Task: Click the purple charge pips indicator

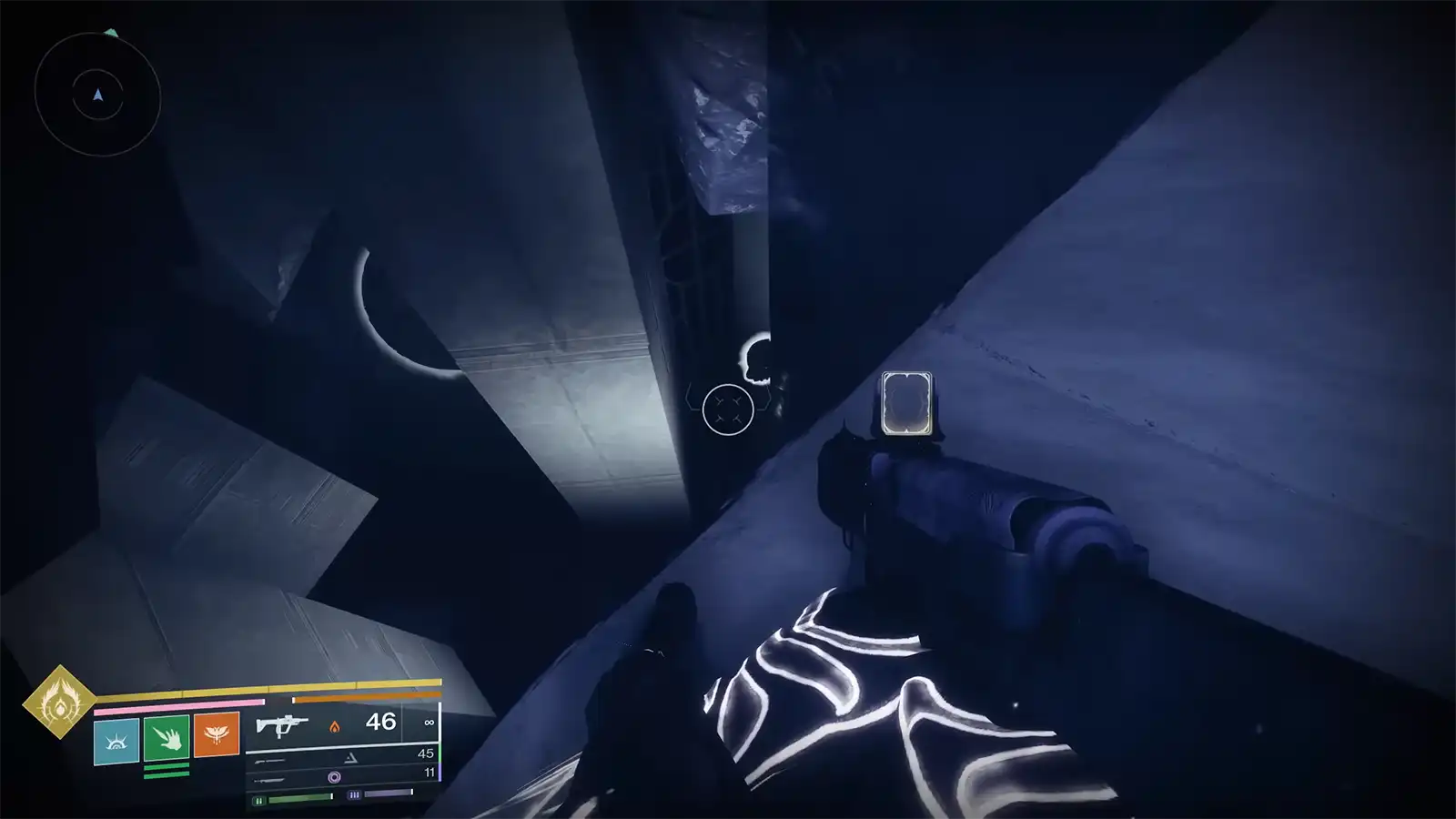Action: (355, 794)
